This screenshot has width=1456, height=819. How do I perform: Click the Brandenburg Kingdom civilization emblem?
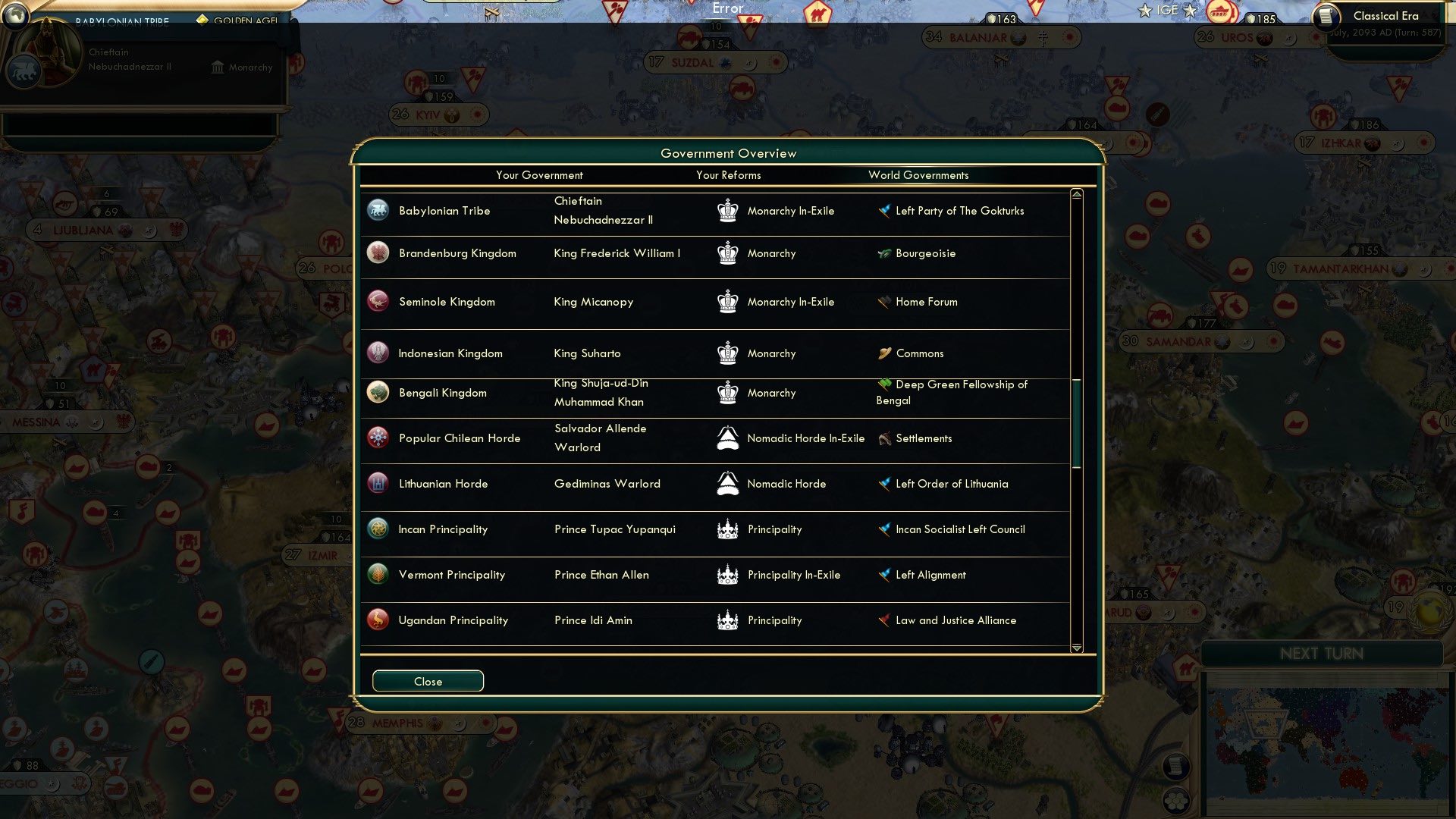point(378,253)
